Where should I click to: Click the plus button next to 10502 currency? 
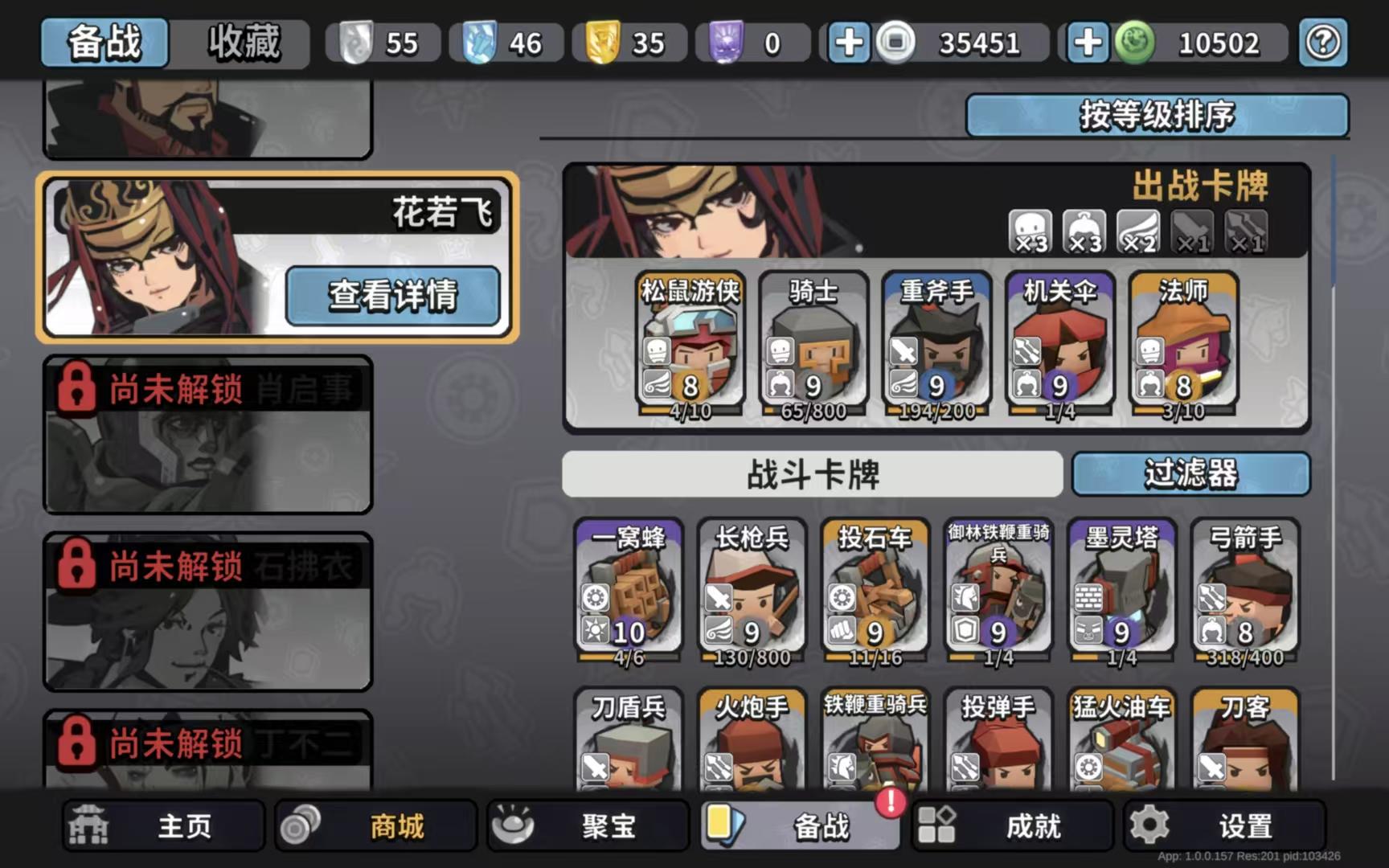point(1087,43)
